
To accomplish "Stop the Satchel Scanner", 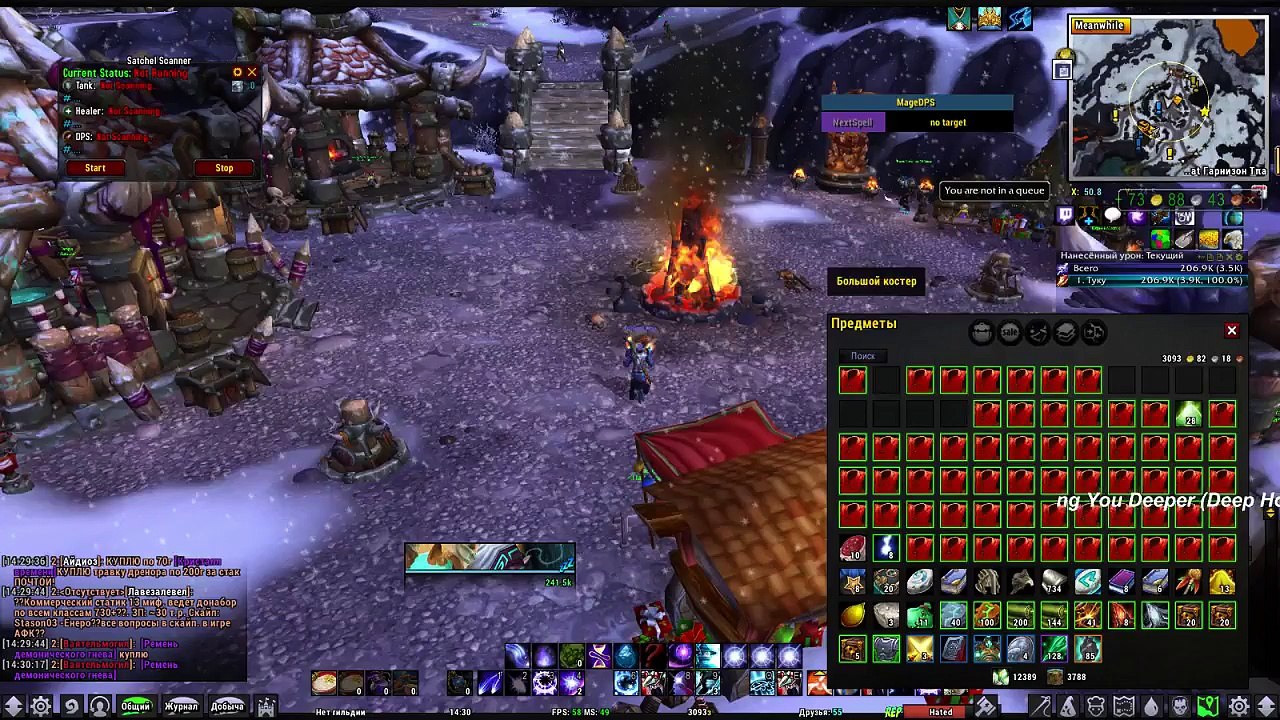I will tap(224, 168).
